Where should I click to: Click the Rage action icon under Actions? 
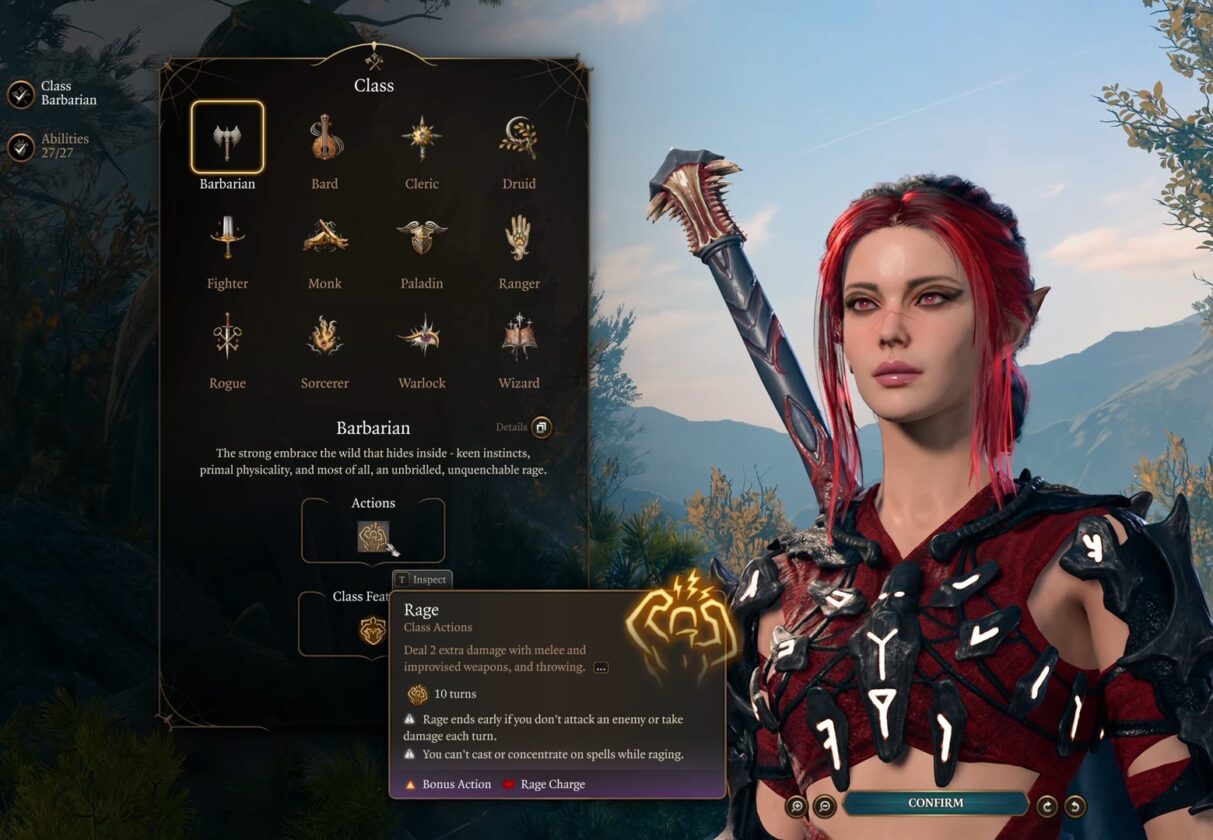(x=374, y=536)
